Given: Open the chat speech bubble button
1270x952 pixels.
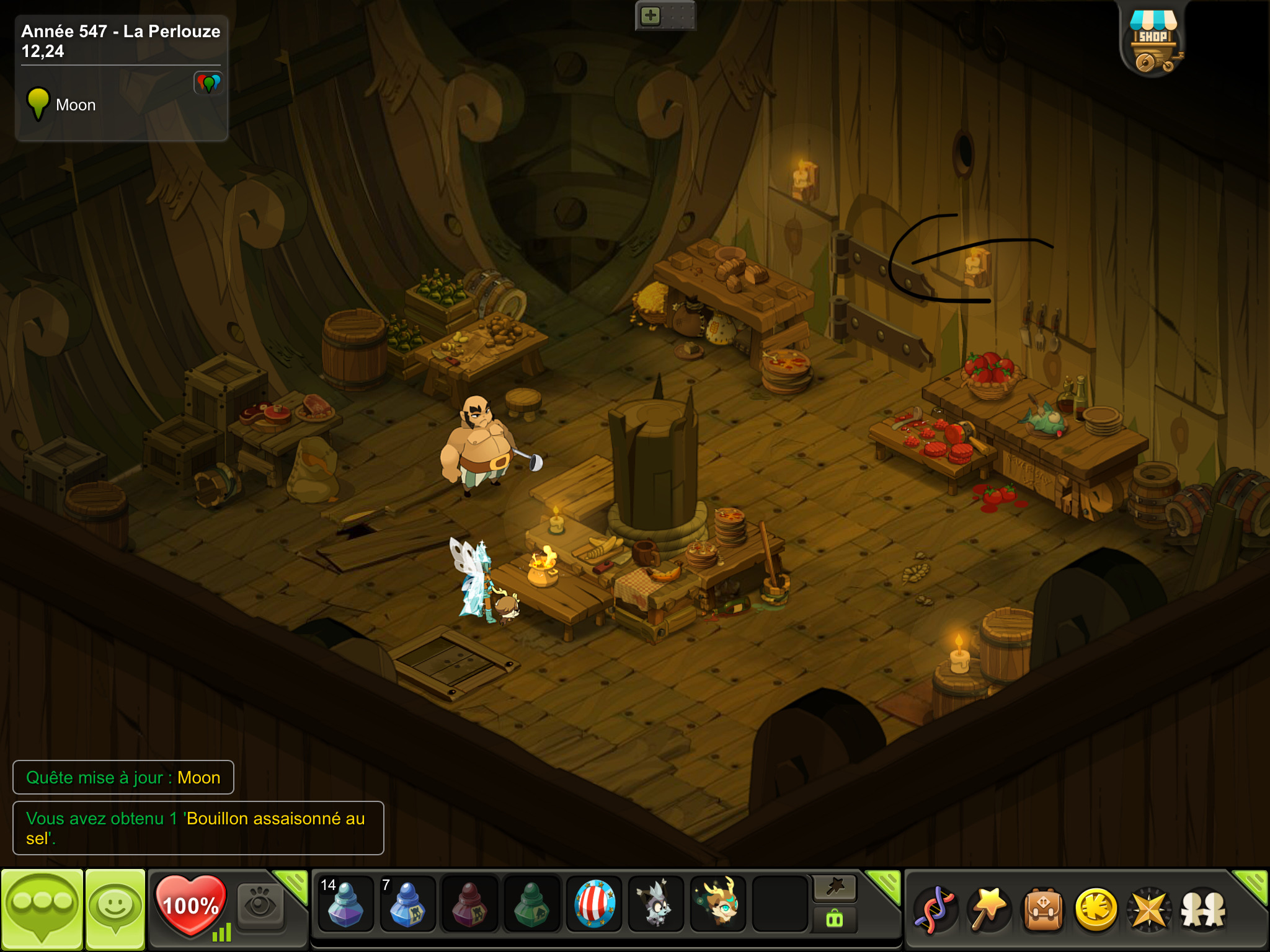Looking at the screenshot, I should [x=42, y=909].
